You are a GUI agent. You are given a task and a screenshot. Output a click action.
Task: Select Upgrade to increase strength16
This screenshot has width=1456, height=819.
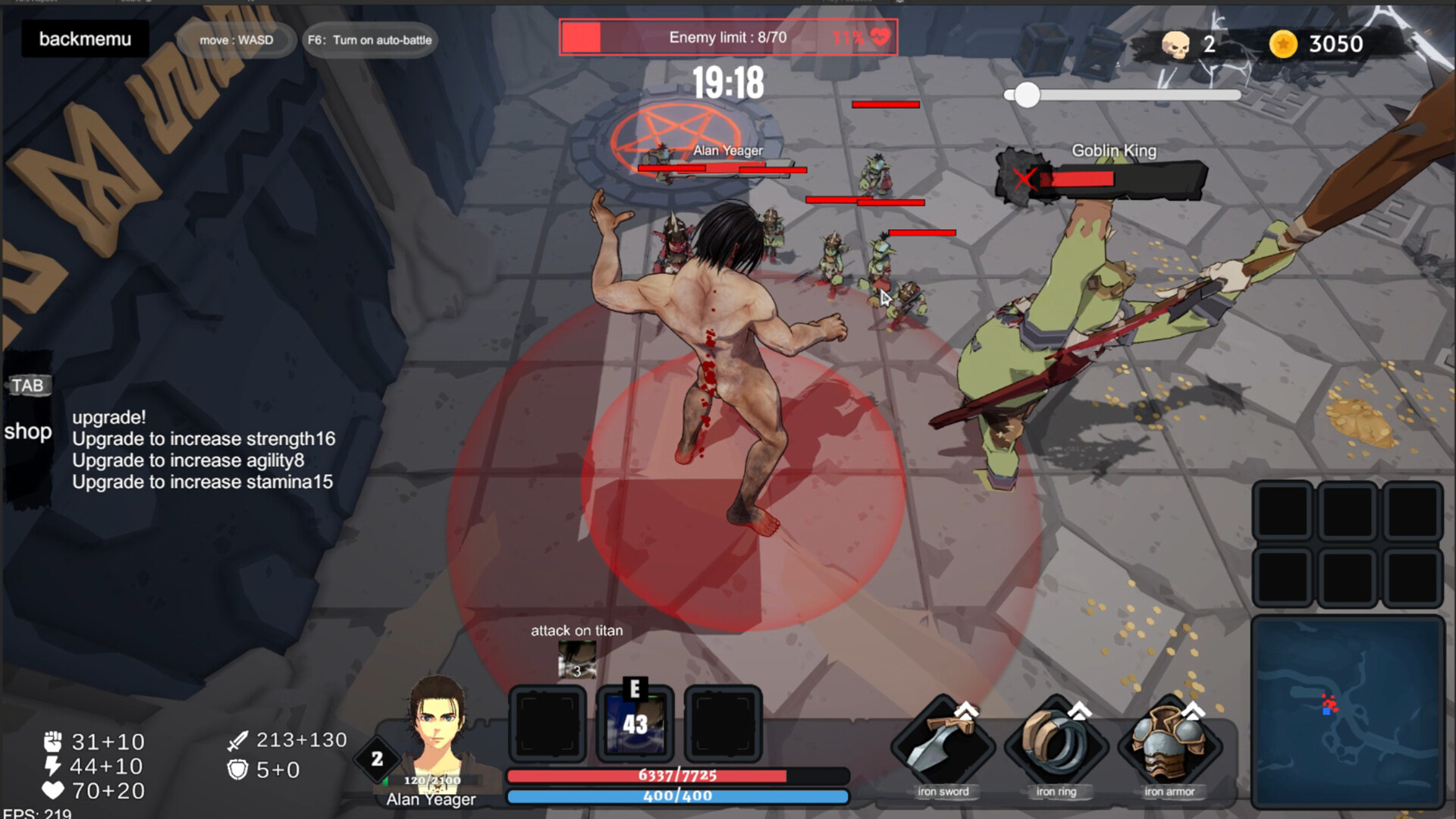[x=203, y=439]
